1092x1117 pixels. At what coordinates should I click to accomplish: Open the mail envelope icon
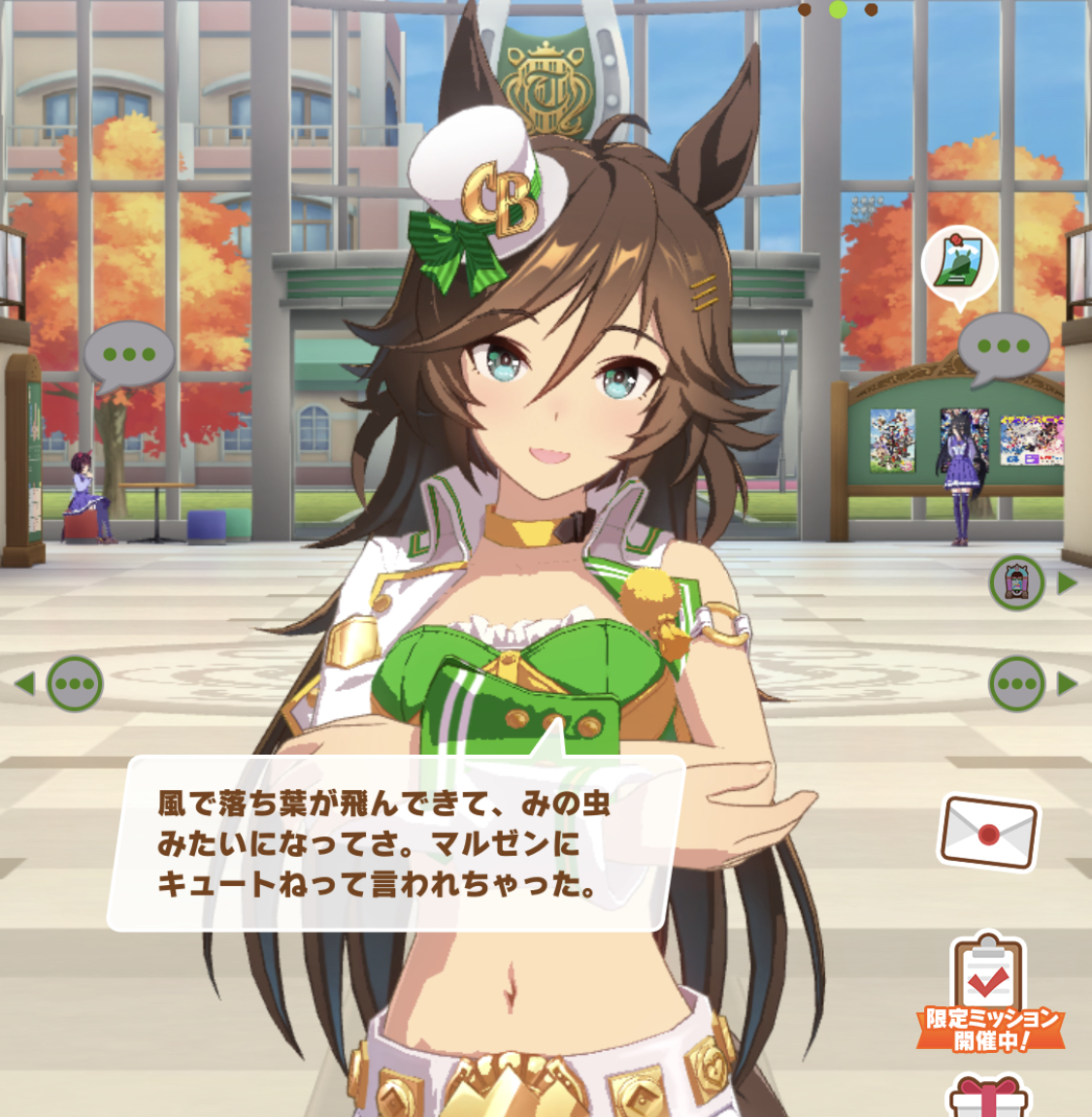tap(988, 833)
